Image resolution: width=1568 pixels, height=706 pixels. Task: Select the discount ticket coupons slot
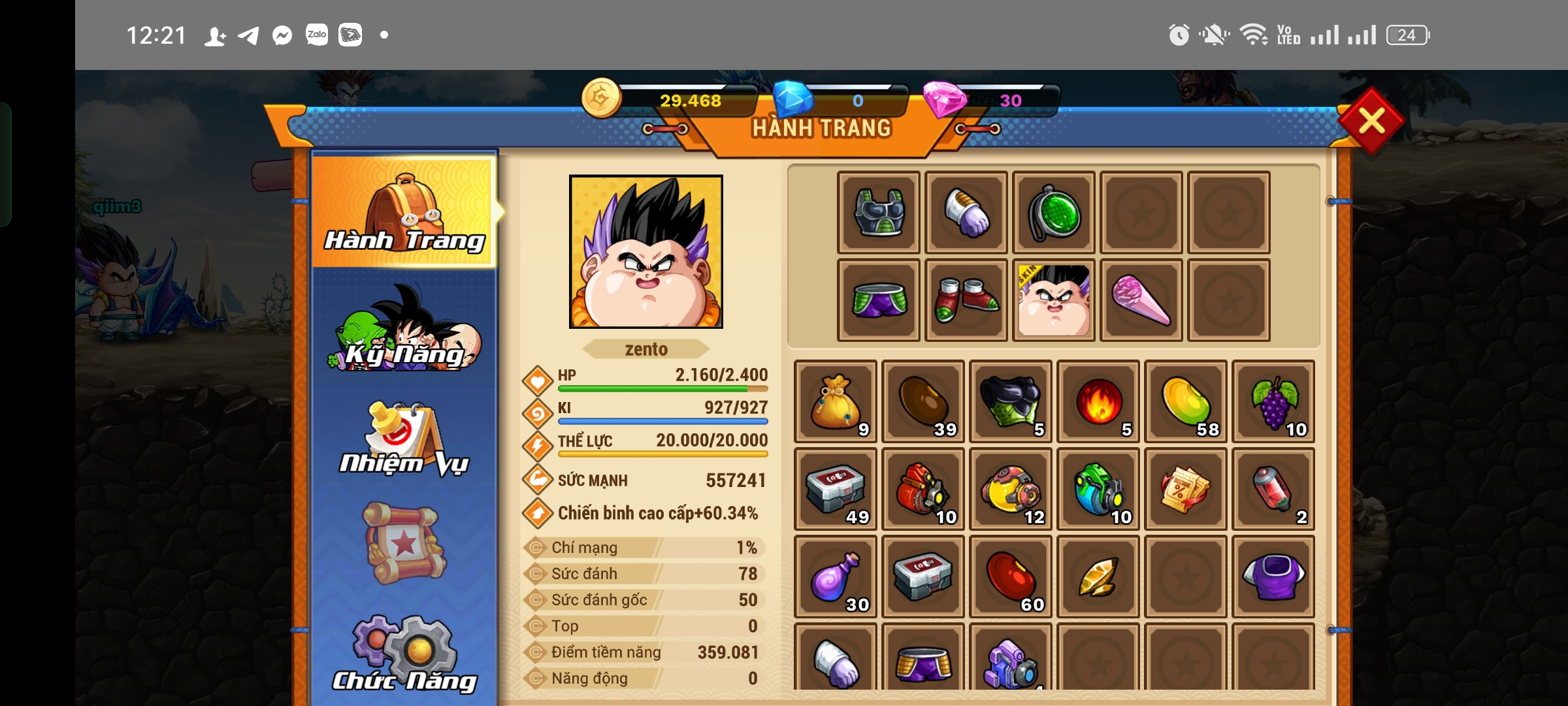1186,489
